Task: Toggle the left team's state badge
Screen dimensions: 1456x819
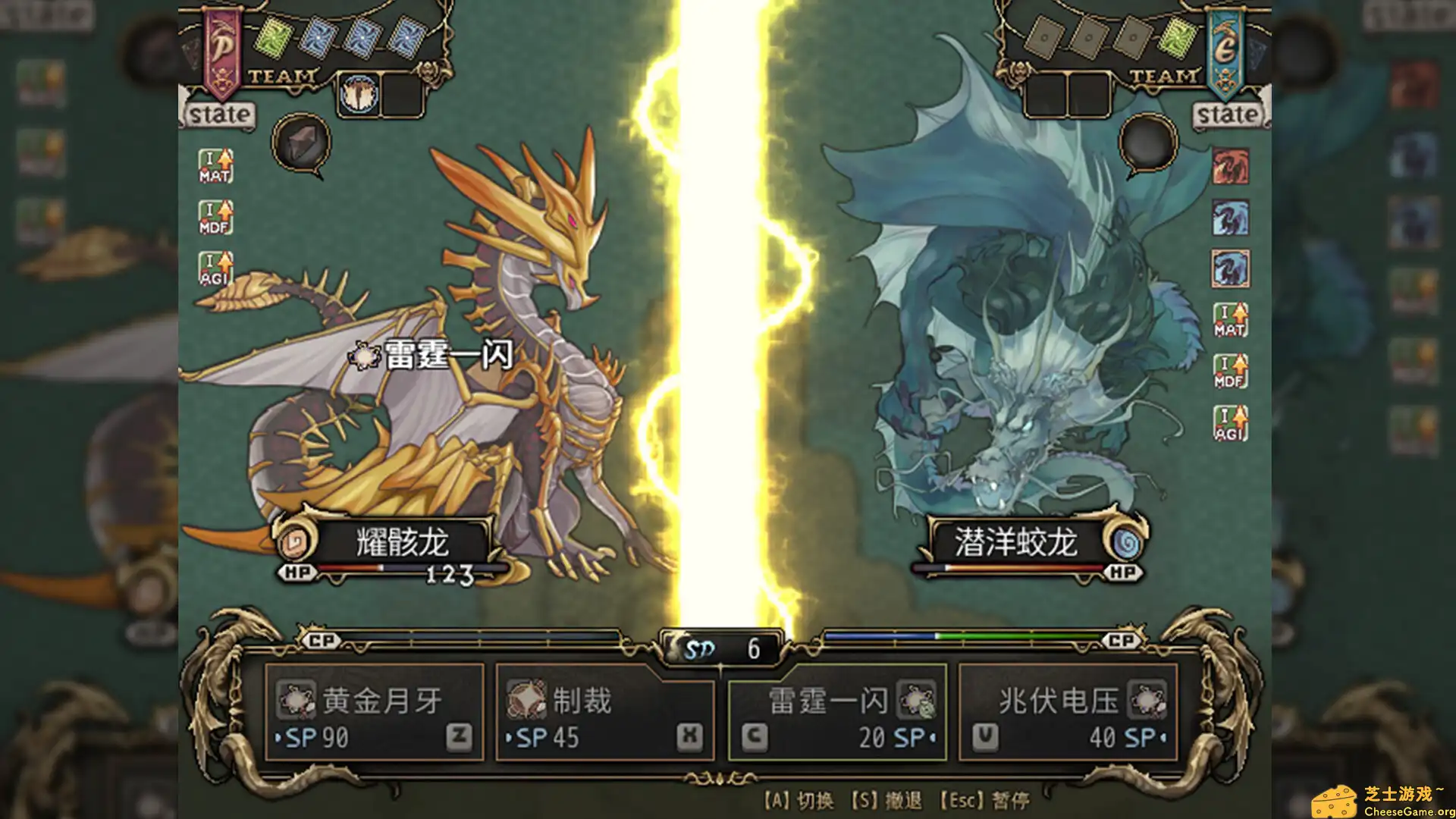Action: pyautogui.click(x=219, y=114)
